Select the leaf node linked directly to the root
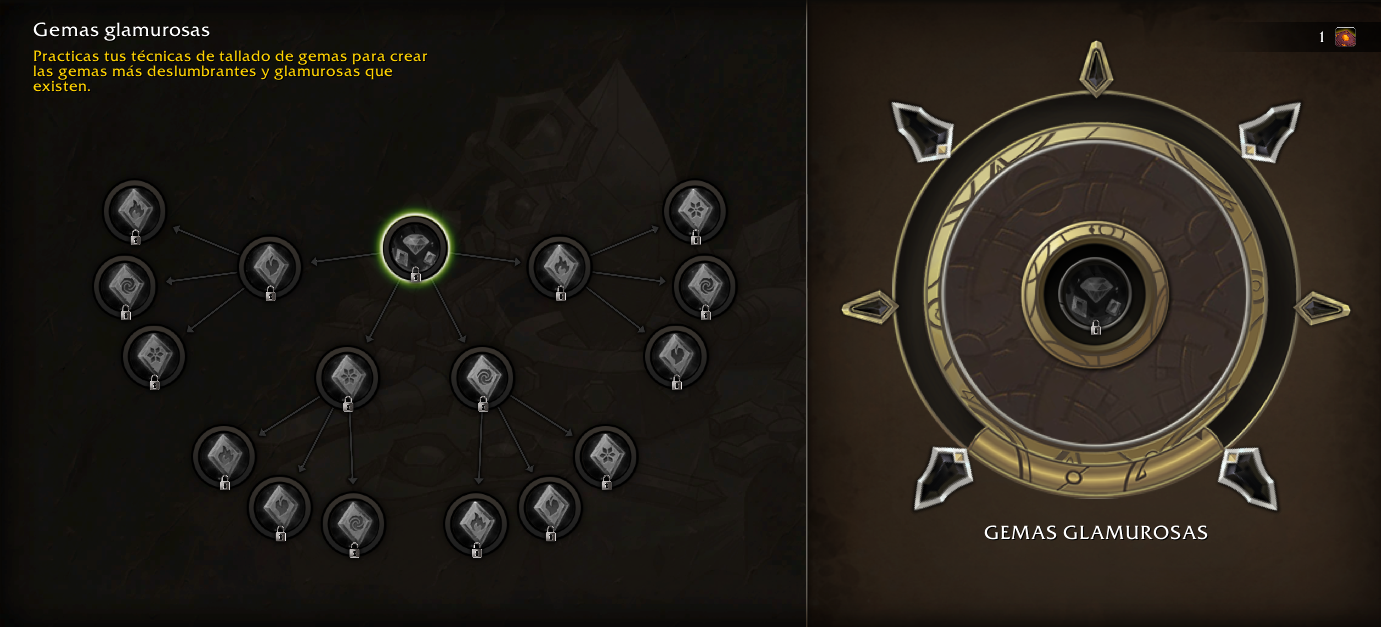The height and width of the screenshot is (627, 1381). click(270, 268)
